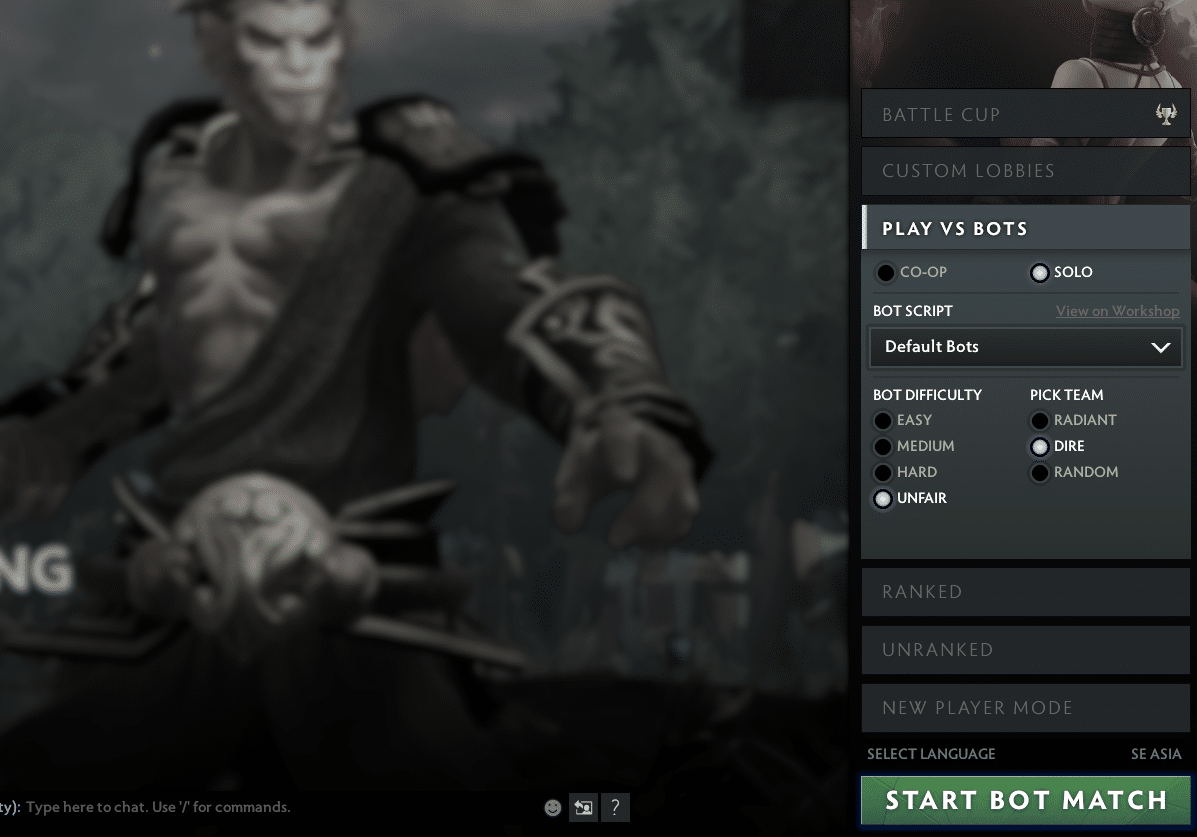
Task: Start the bot match
Action: pos(1026,801)
